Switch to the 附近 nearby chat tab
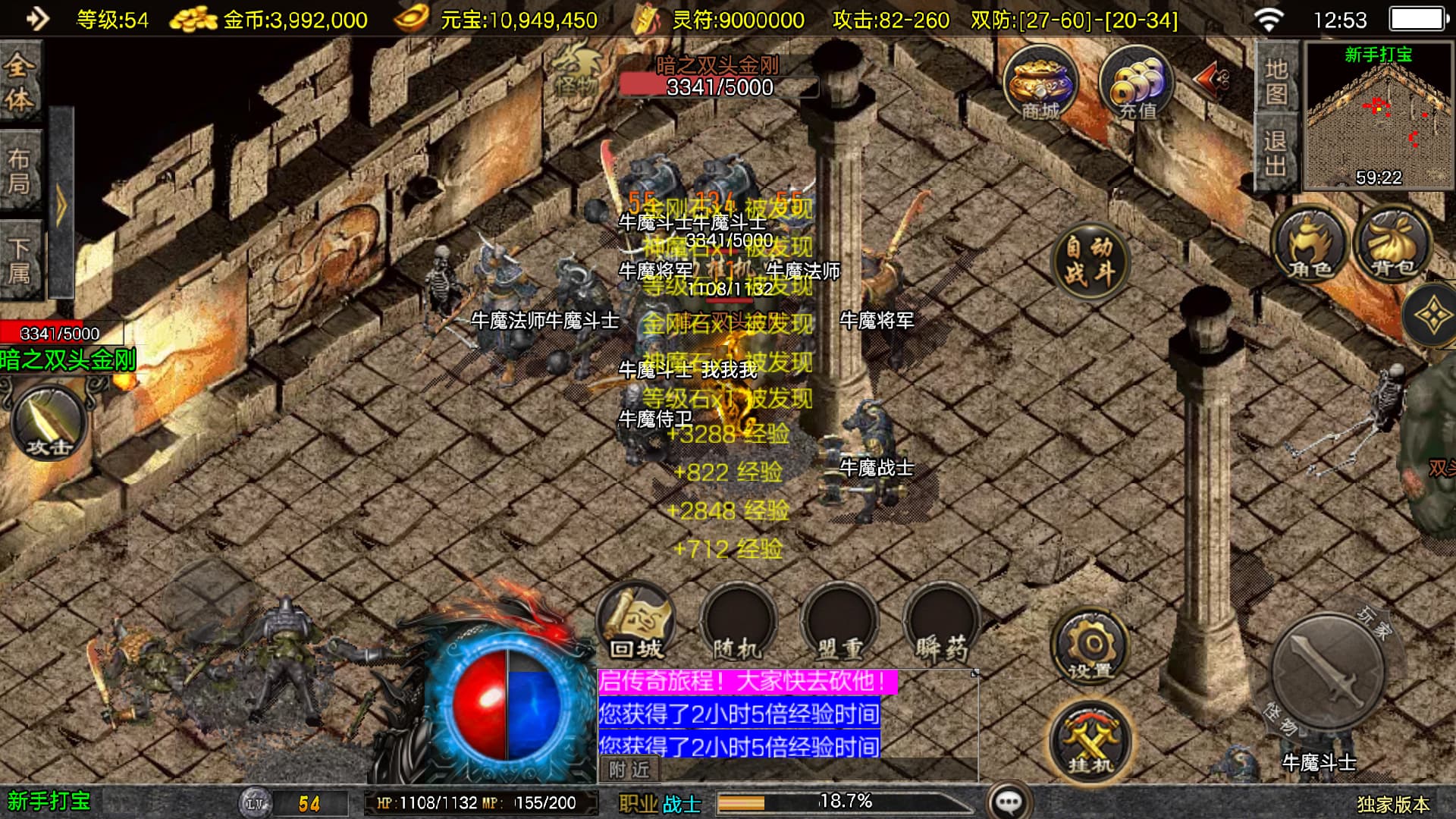The image size is (1456, 819). tap(629, 770)
